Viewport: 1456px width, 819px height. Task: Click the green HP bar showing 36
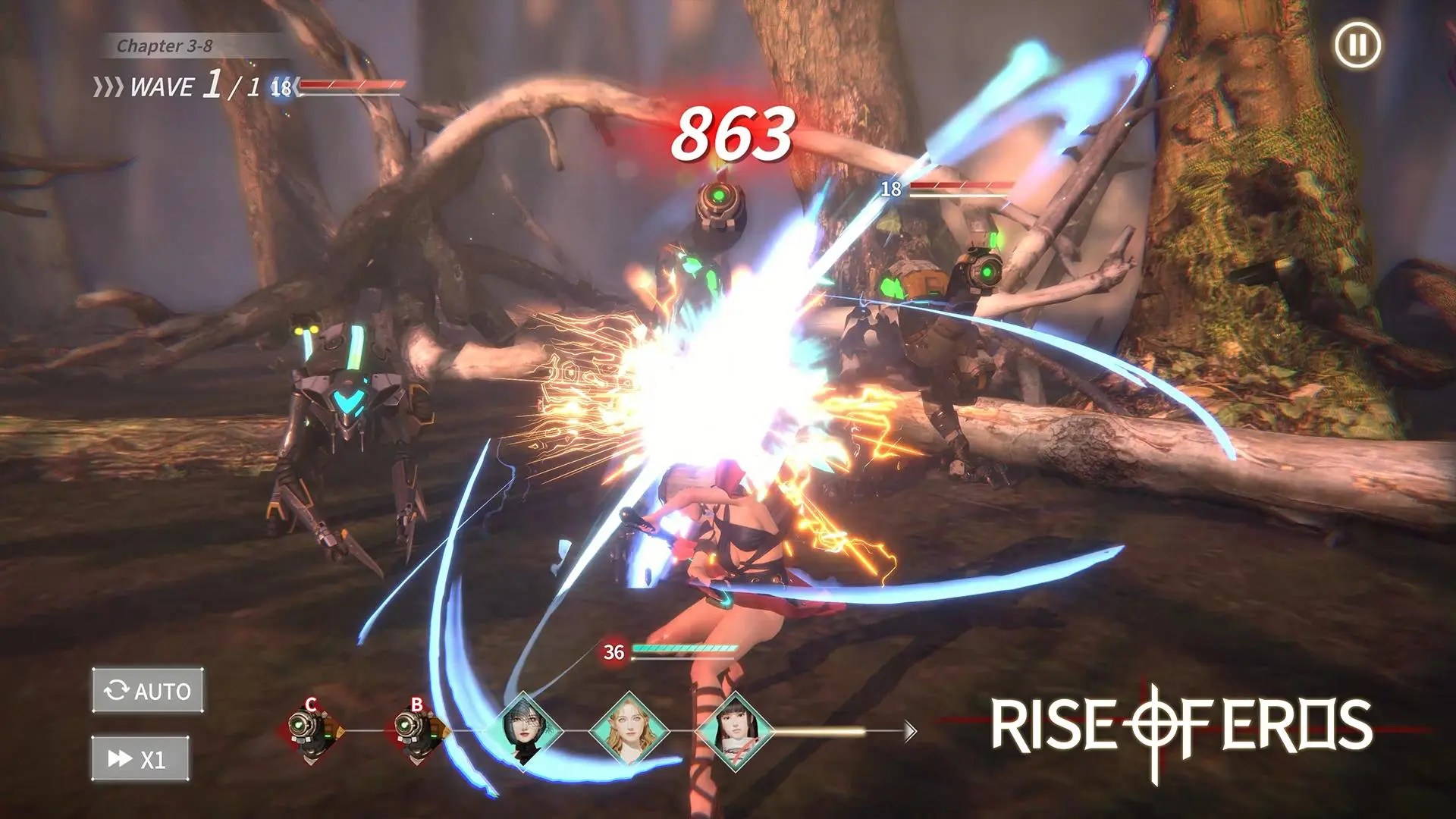point(682,648)
